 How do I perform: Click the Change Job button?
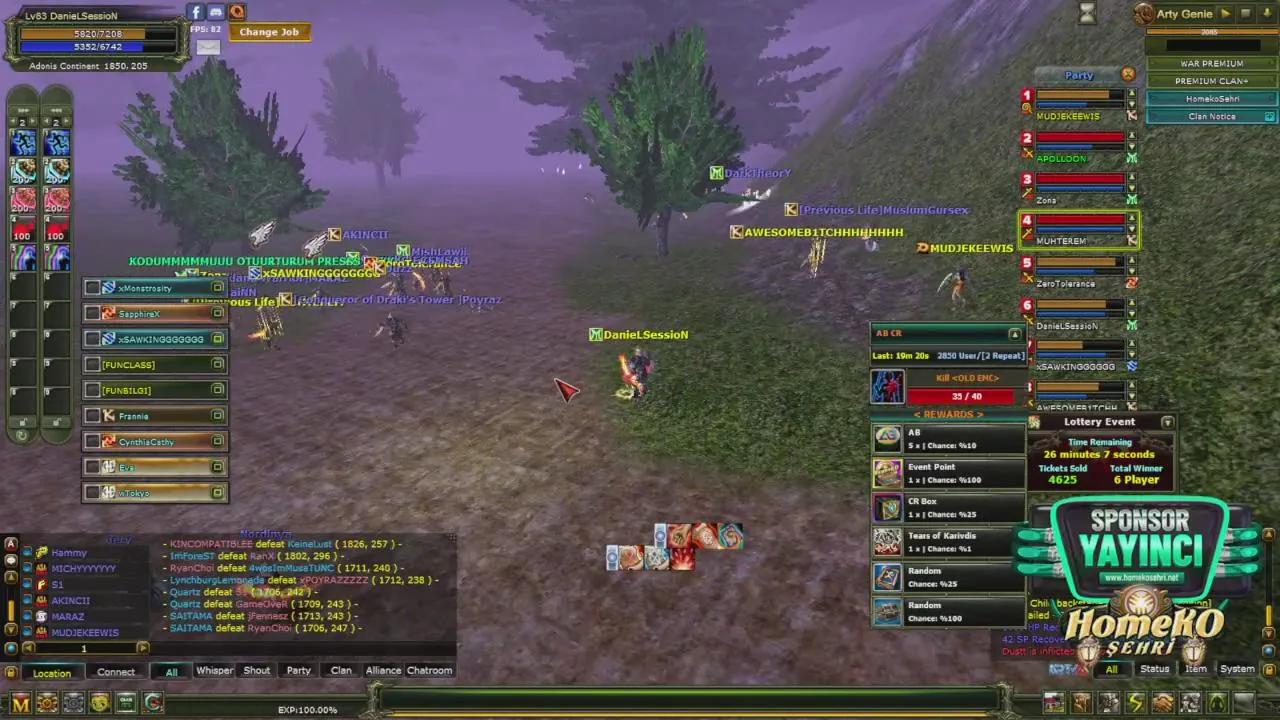pos(268,31)
